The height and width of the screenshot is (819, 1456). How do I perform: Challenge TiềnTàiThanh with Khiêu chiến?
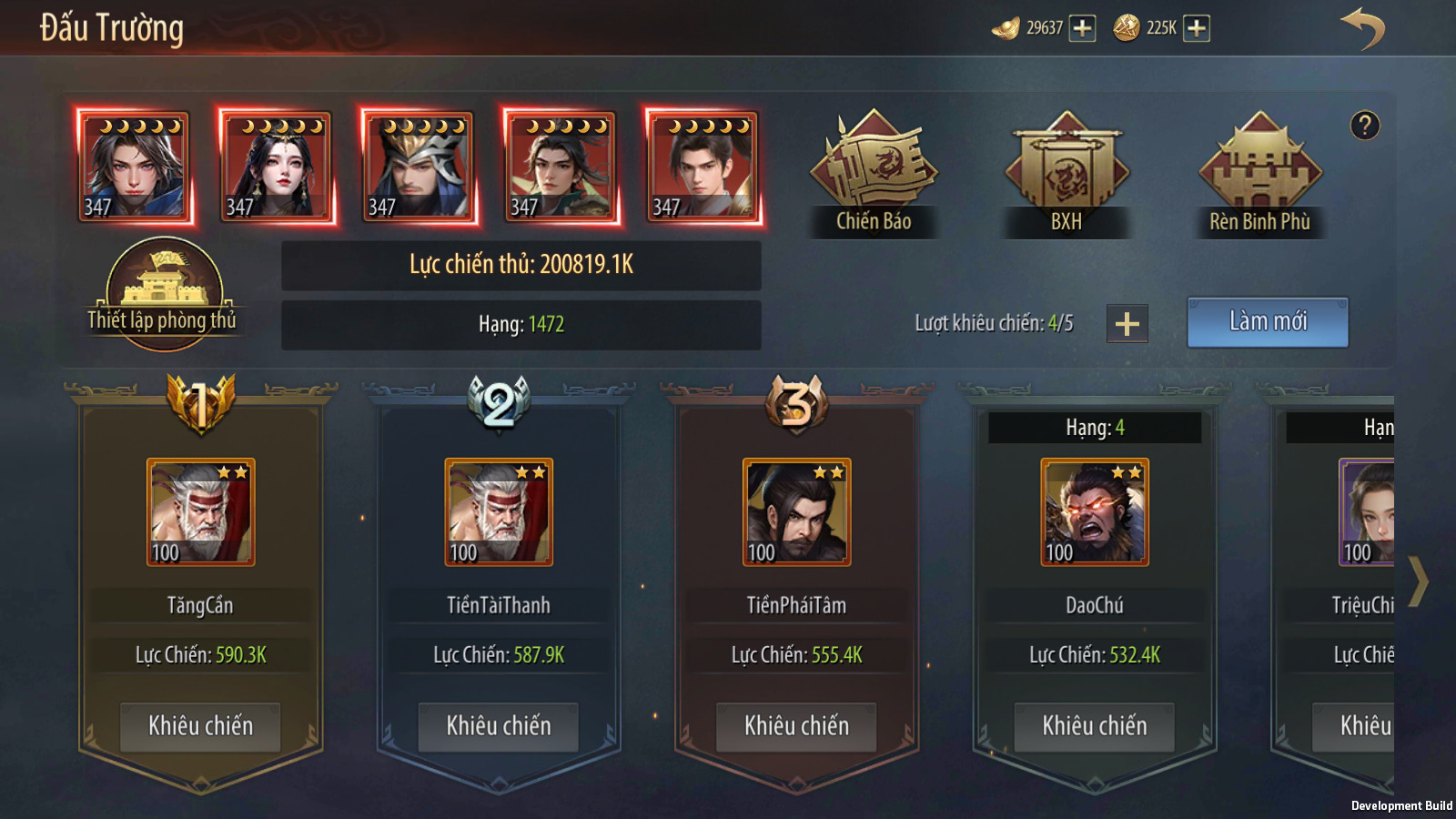(499, 726)
